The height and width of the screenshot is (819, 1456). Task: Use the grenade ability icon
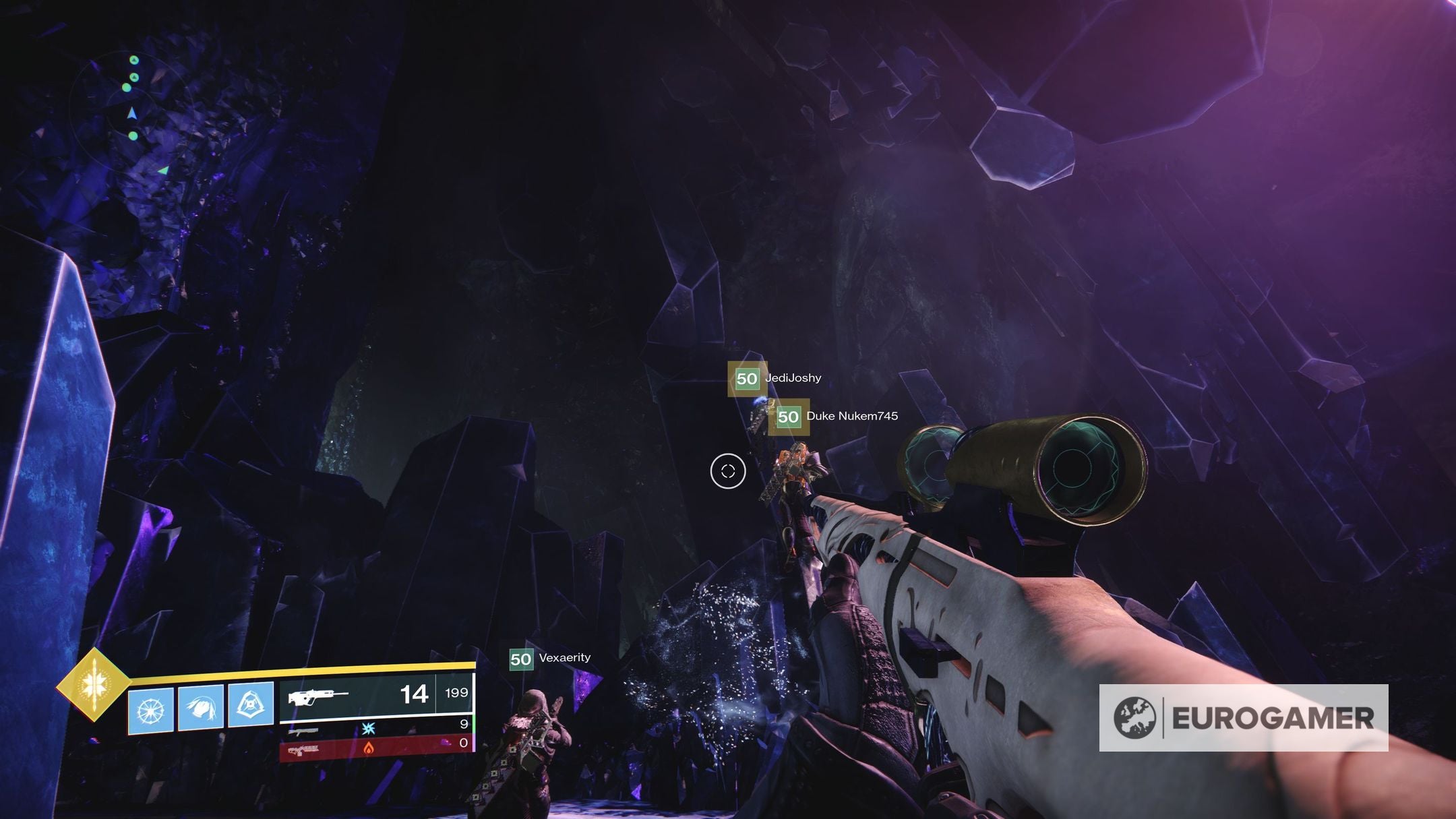tap(150, 710)
